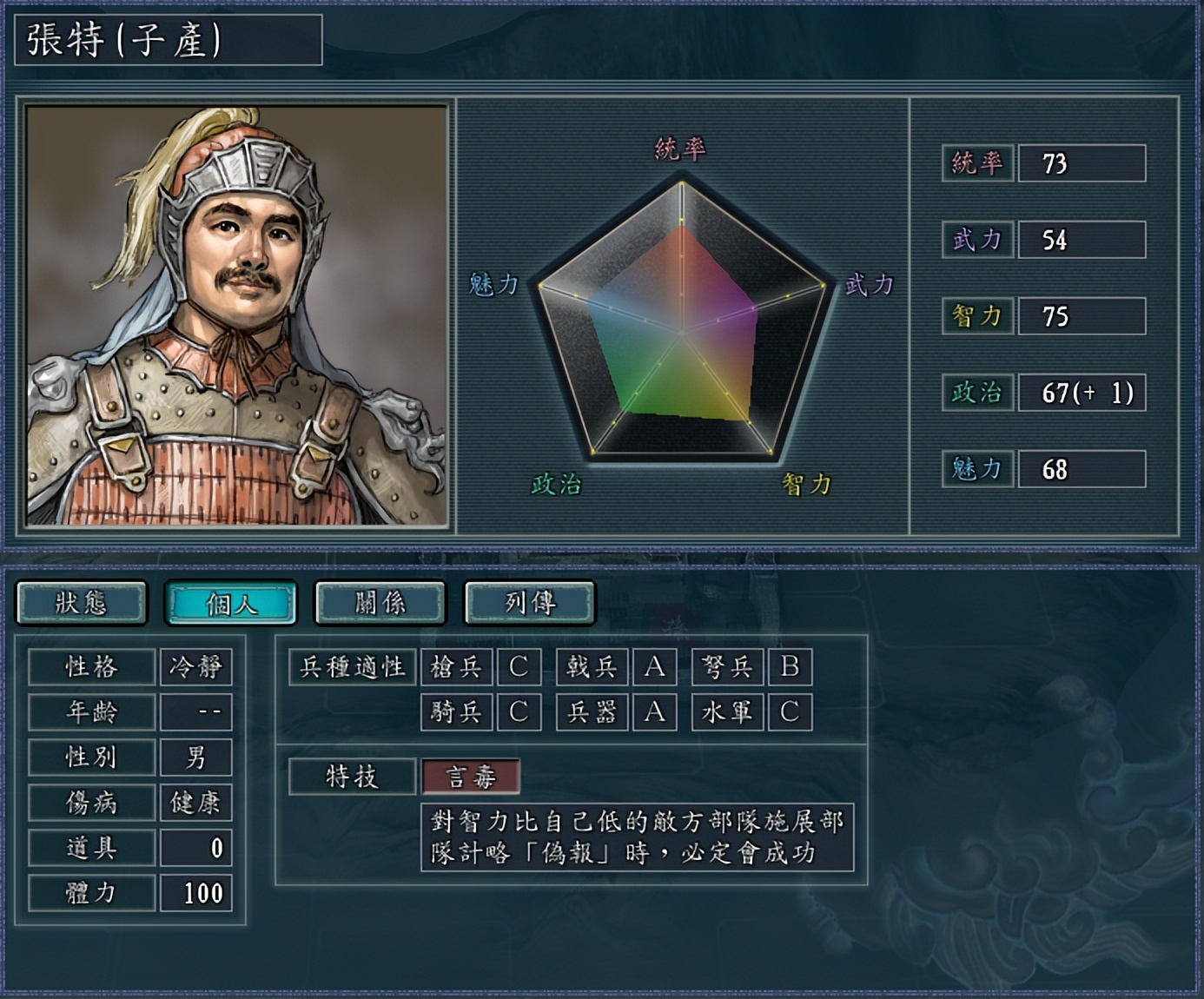Select the 個人 personal tab
The width and height of the screenshot is (1204, 999).
pyautogui.click(x=231, y=603)
